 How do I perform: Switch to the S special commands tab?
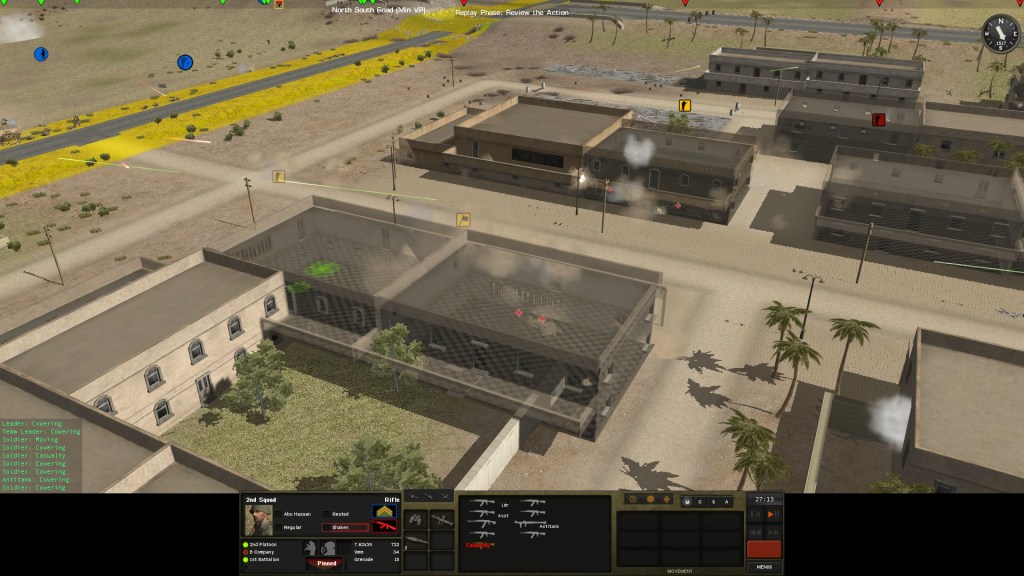click(713, 501)
